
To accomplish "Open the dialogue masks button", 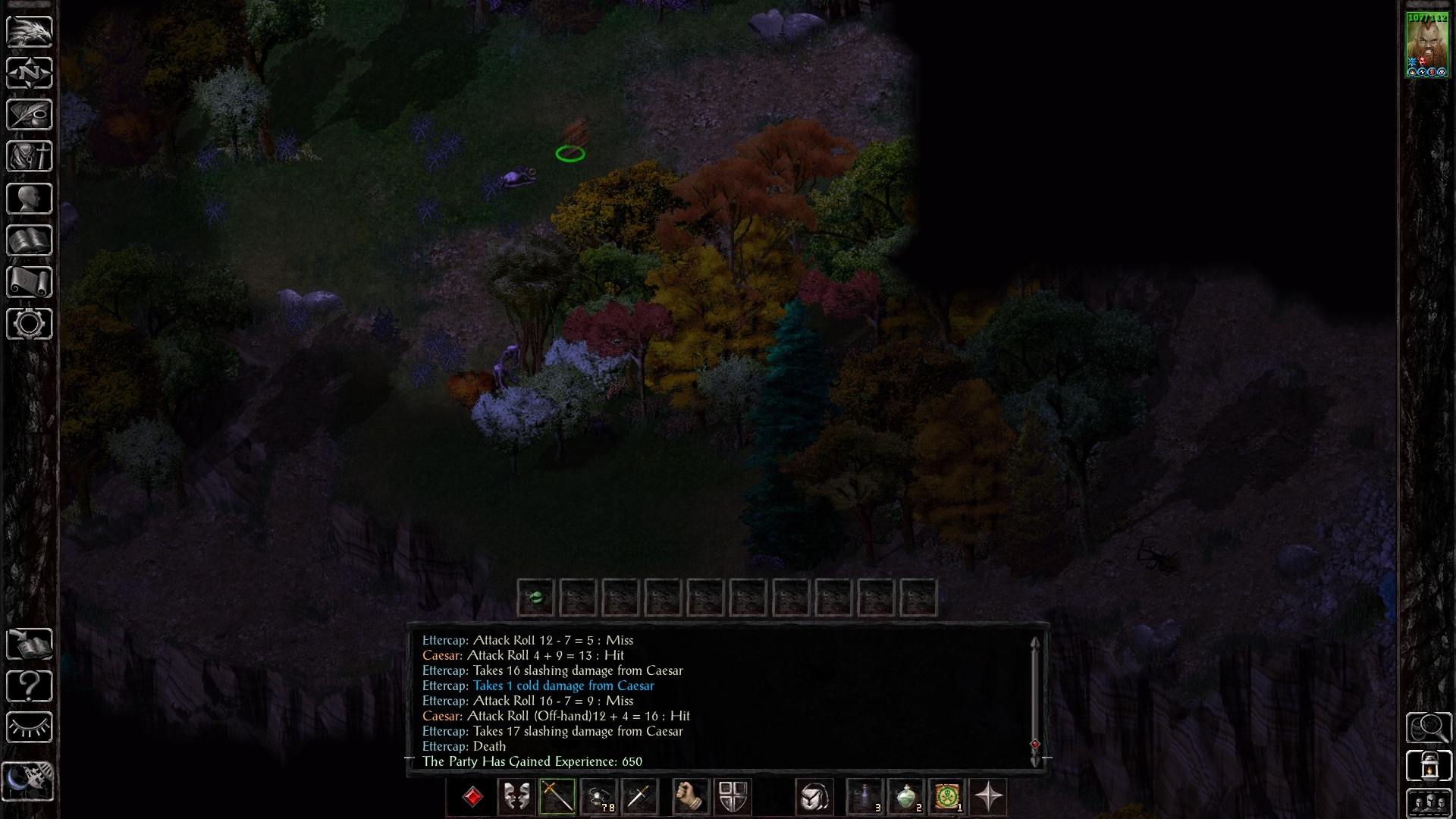I will pos(516,797).
